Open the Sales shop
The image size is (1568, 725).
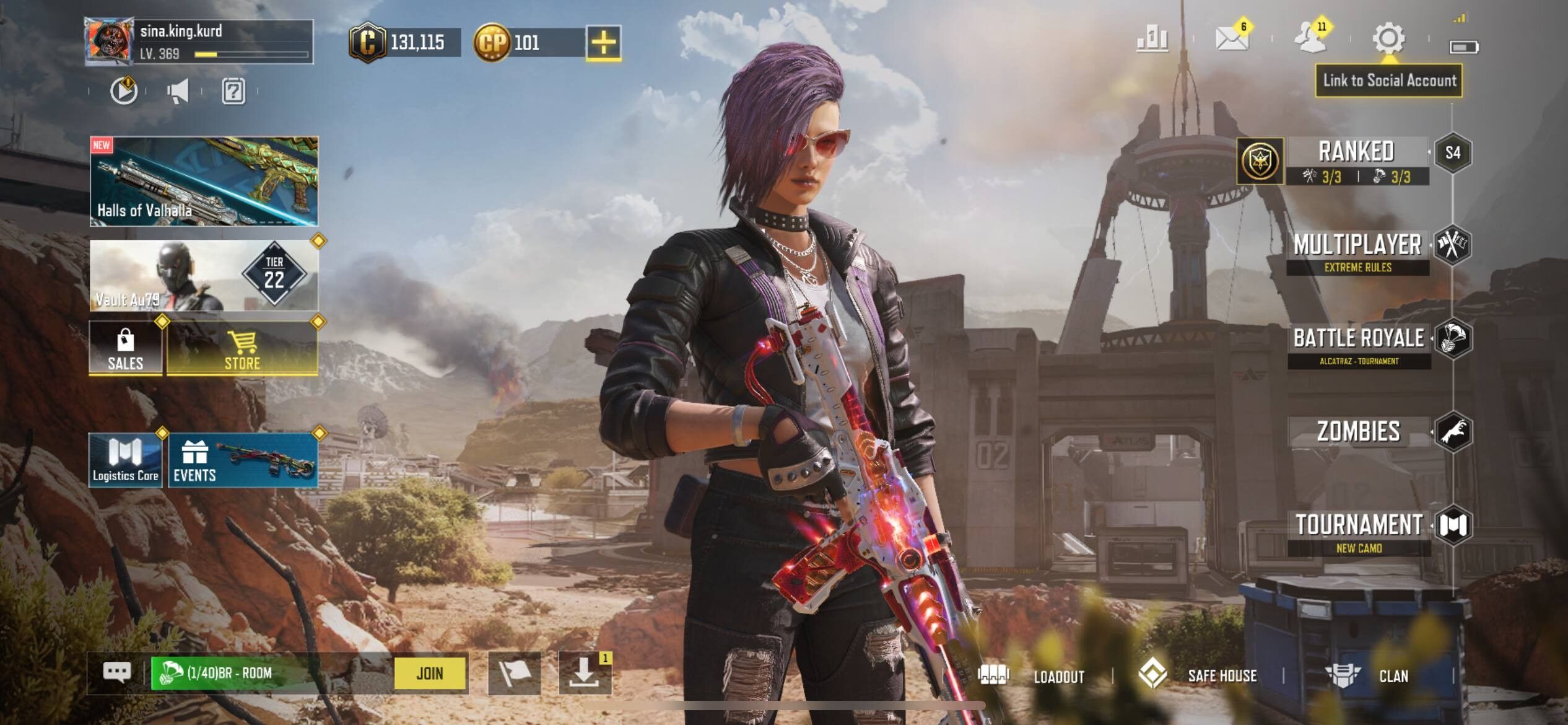click(x=126, y=349)
